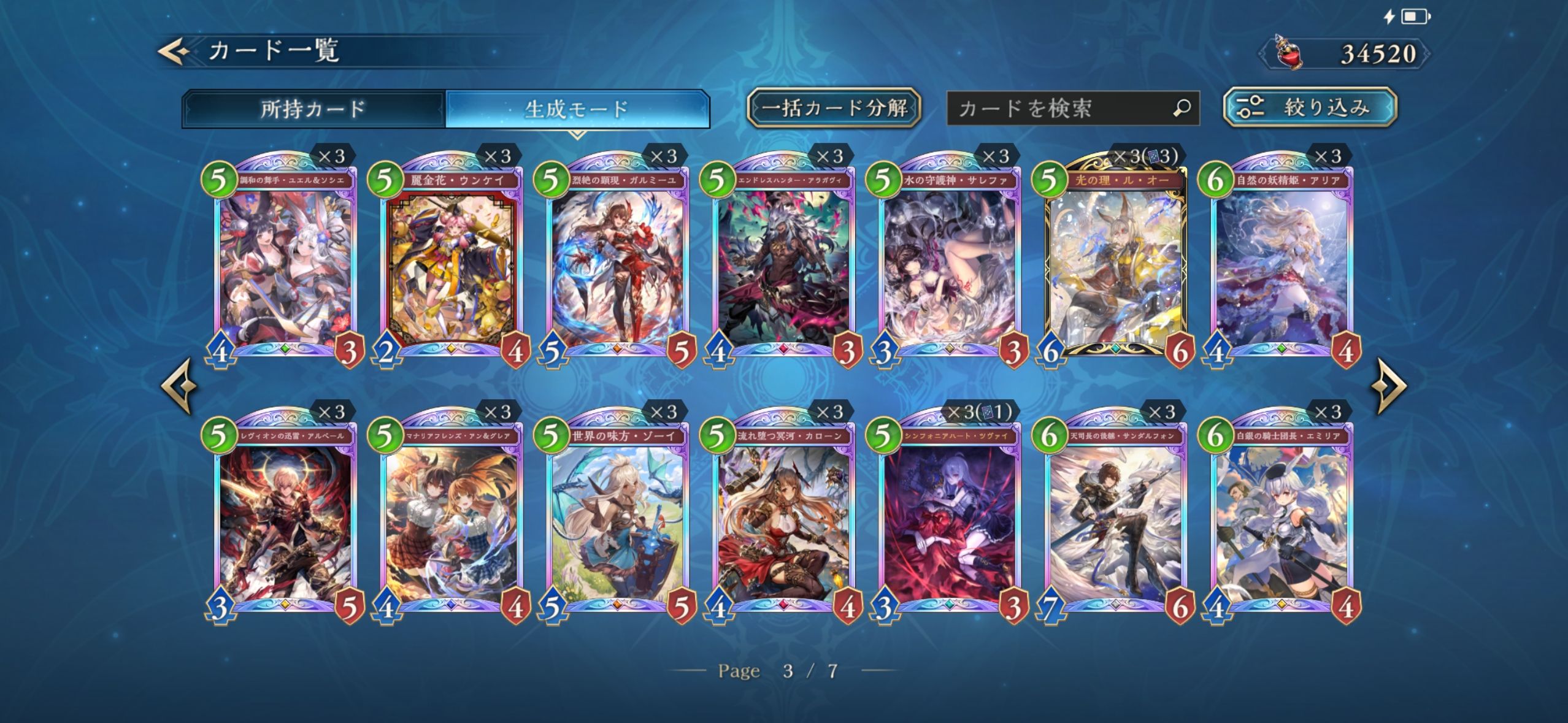The height and width of the screenshot is (723, 1568).
Task: Switch to the 所持カード tab
Action: click(313, 109)
